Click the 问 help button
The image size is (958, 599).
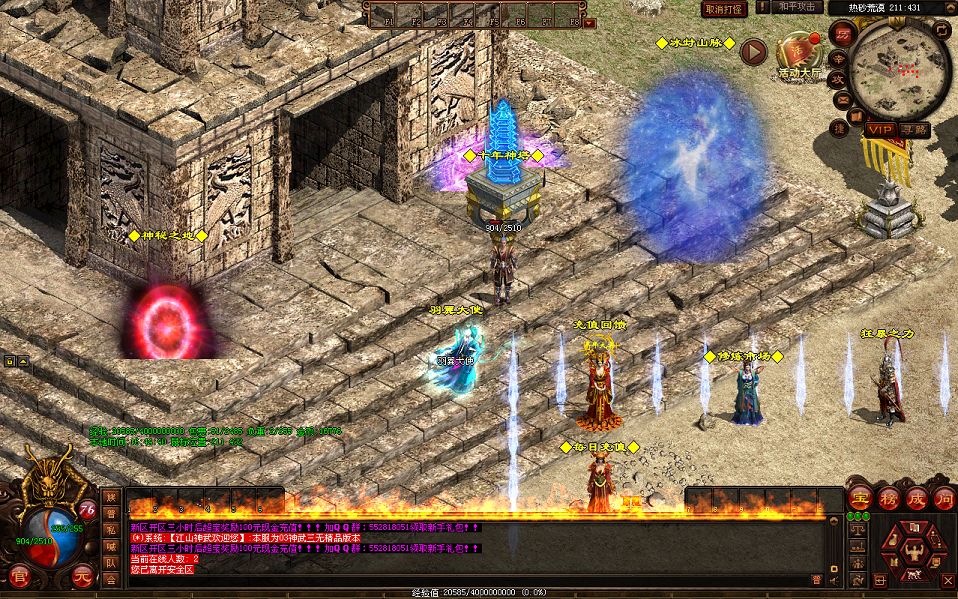(943, 498)
